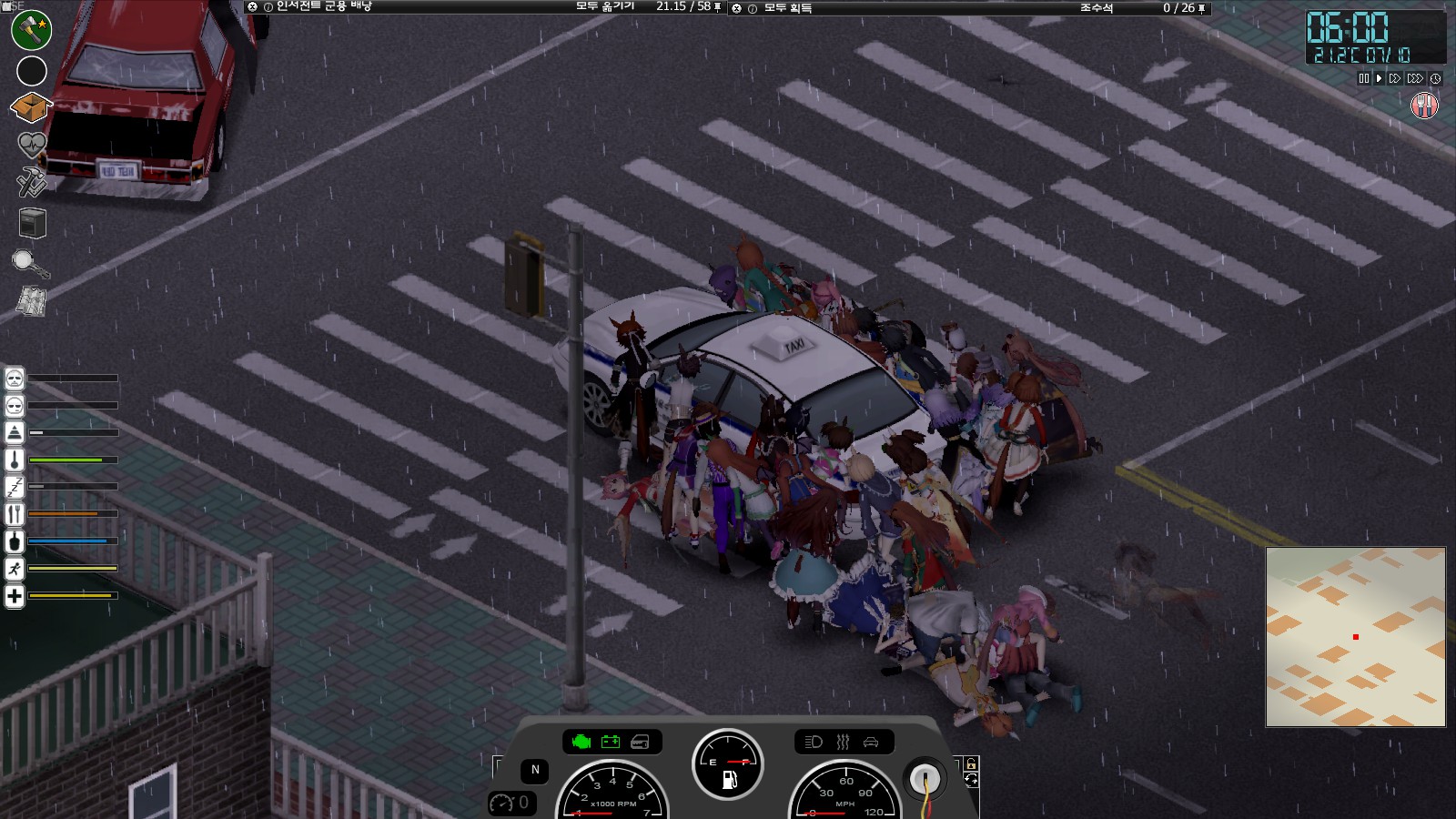Activate the magnifying glass search mode
Image resolution: width=1456 pixels, height=819 pixels.
pyautogui.click(x=29, y=264)
